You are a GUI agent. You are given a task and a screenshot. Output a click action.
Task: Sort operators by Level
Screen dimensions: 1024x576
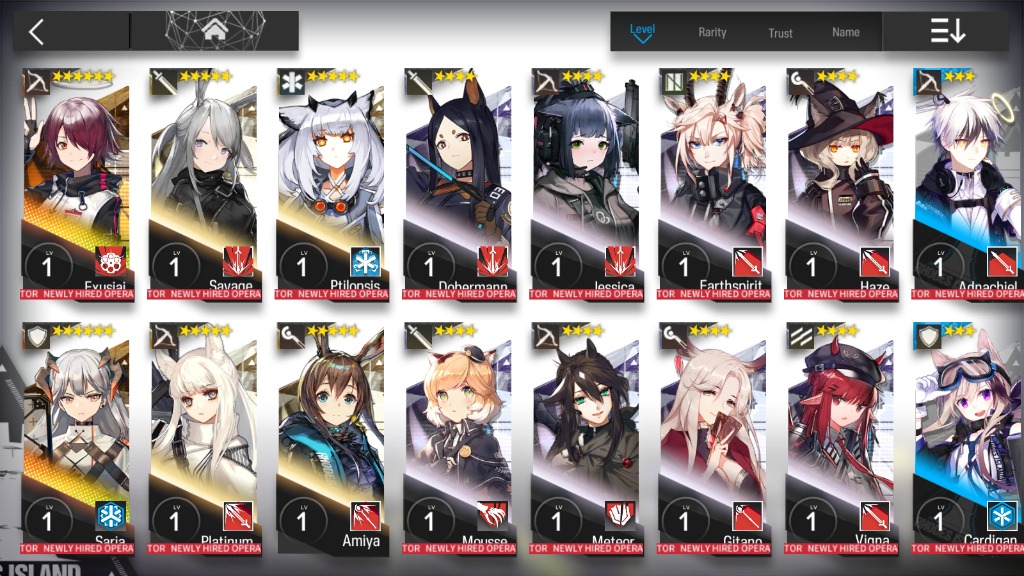coord(642,31)
